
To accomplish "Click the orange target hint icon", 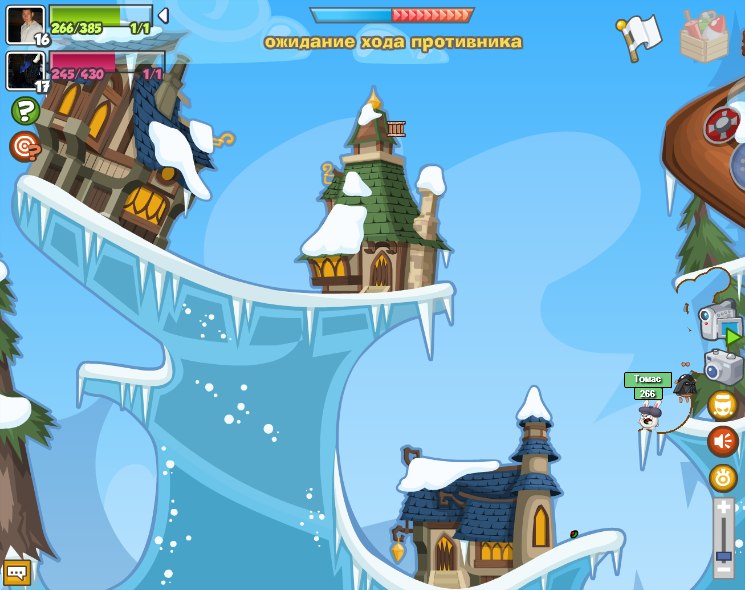I will click(24, 146).
